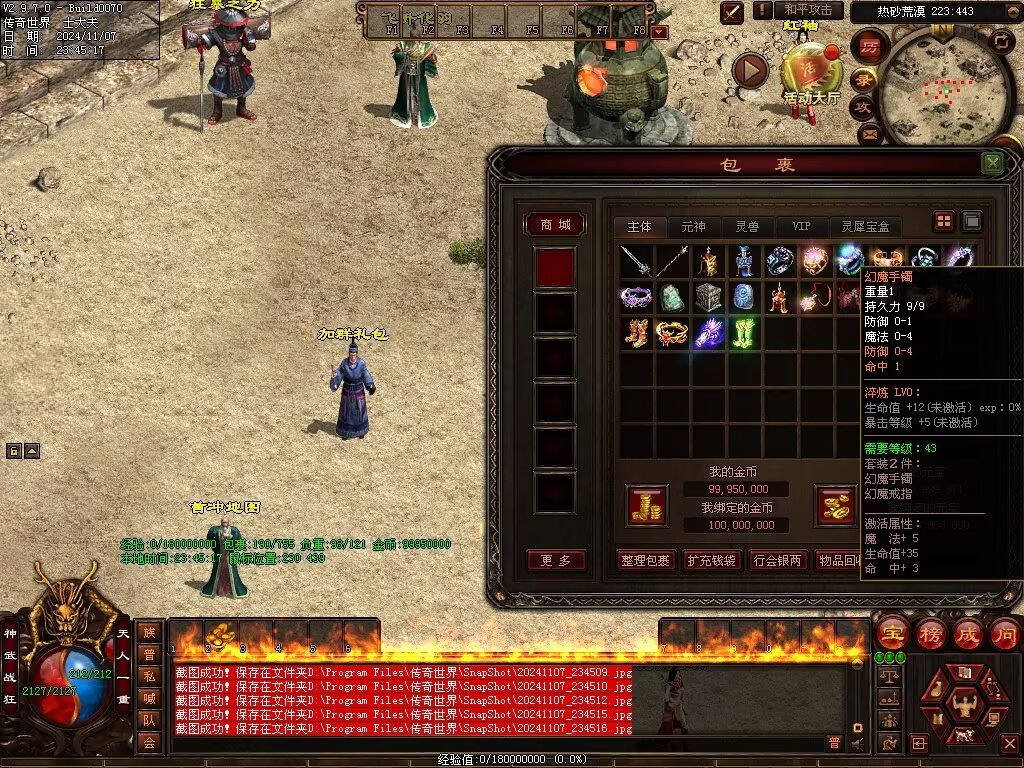This screenshot has width=1024, height=768.
Task: Close the 包裹 inventory window
Action: tap(992, 163)
